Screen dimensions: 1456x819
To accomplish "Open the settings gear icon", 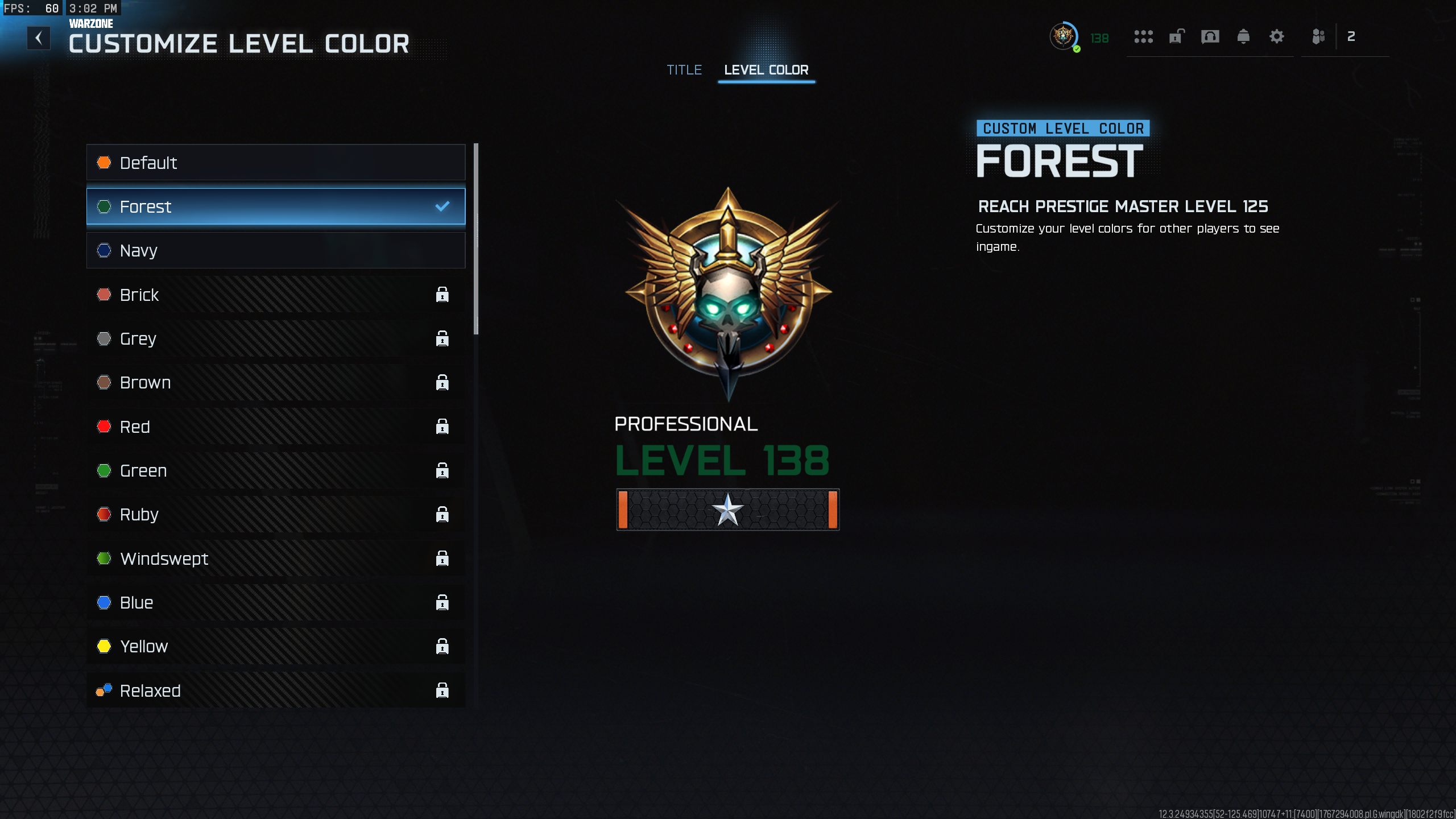I will pos(1277,36).
